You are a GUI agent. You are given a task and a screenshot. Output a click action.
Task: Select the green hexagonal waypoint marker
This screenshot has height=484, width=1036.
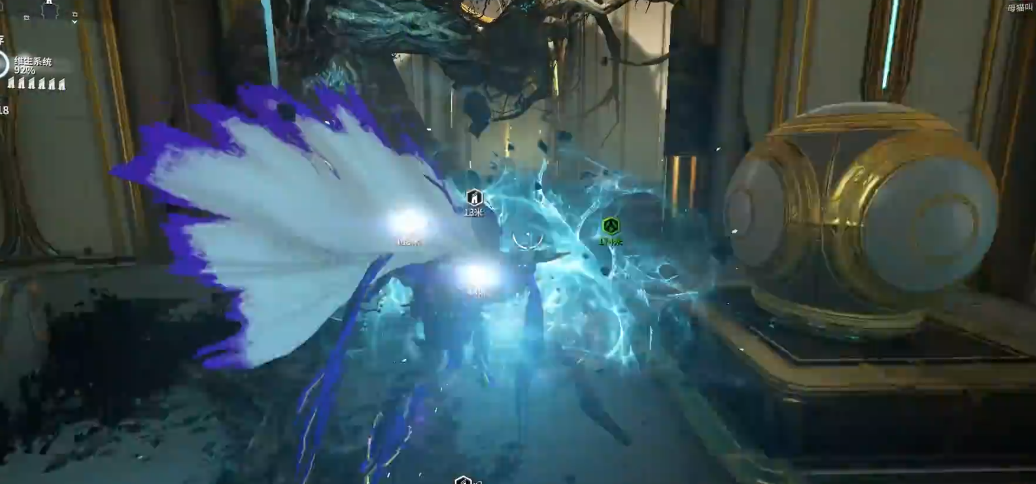[x=611, y=226]
